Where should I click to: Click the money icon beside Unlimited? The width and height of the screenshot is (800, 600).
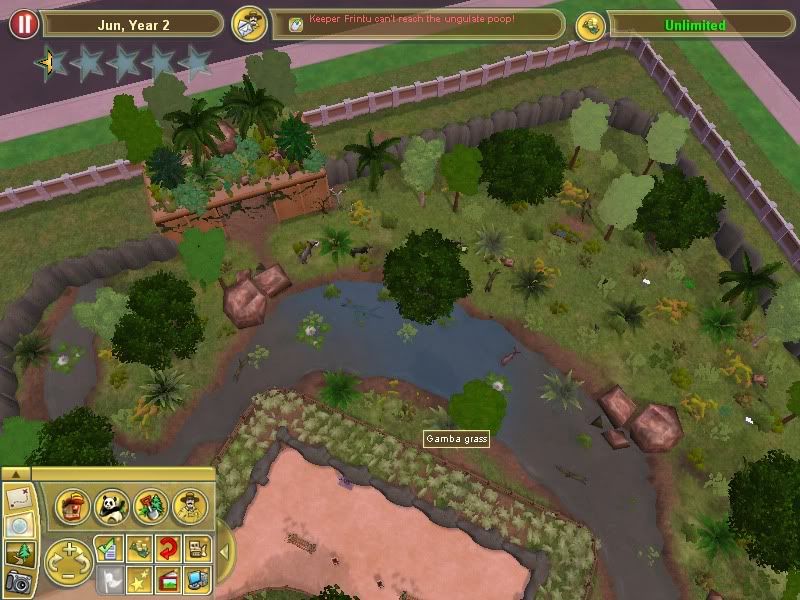pyautogui.click(x=590, y=25)
